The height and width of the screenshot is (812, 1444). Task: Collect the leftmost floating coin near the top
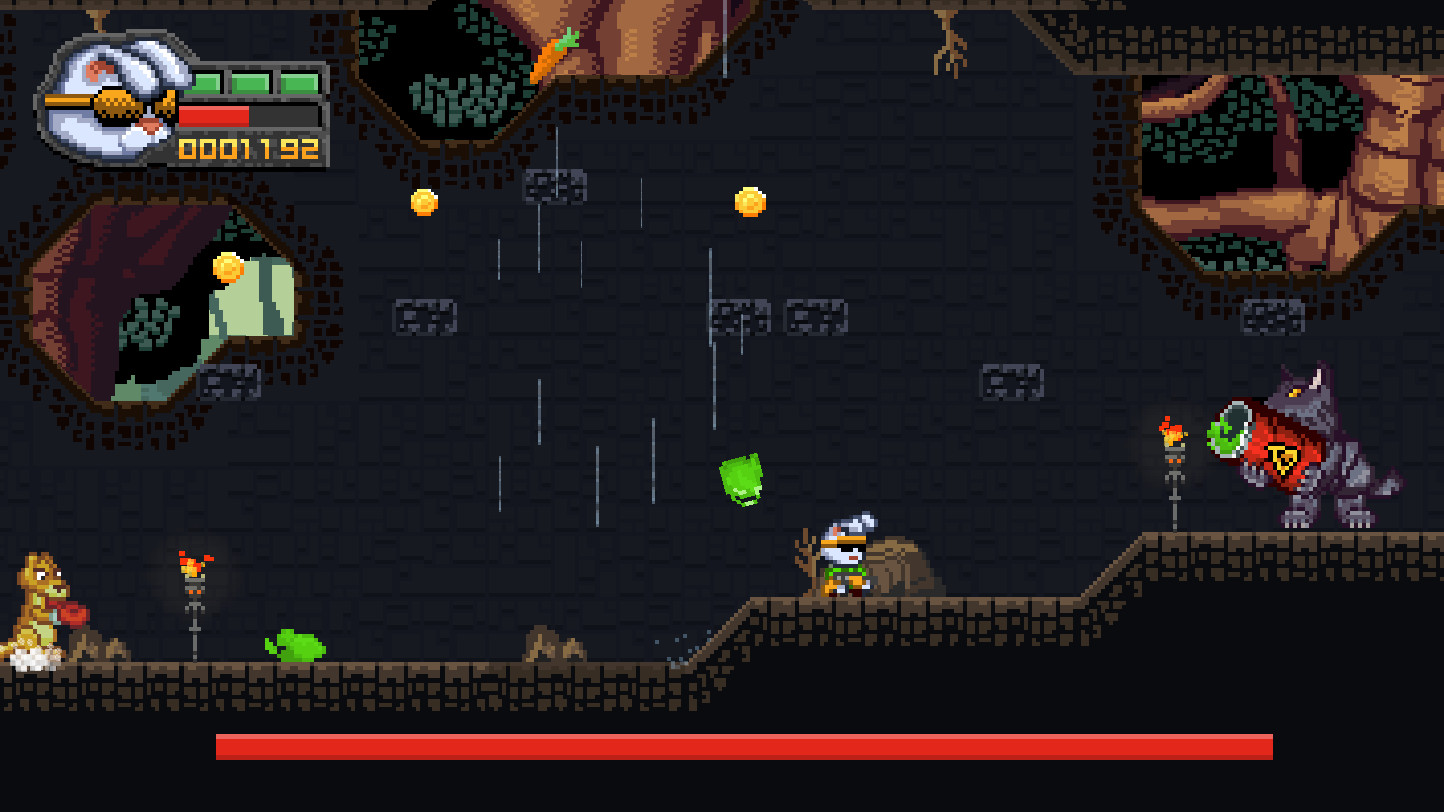pos(424,201)
